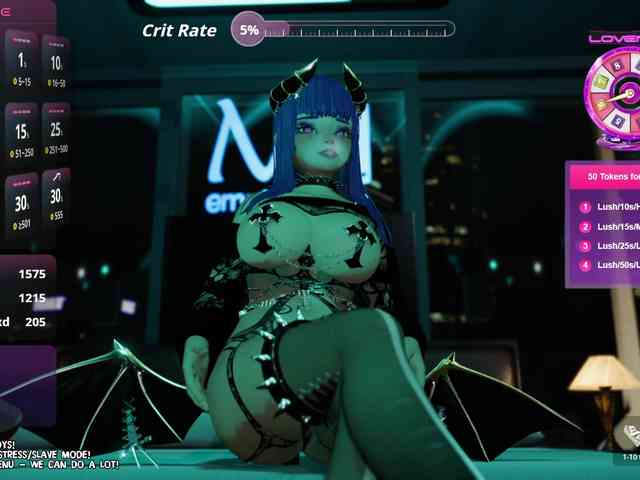Select wheel option 4, Lush/50s
Screen dimensions: 640x480
pos(606,265)
